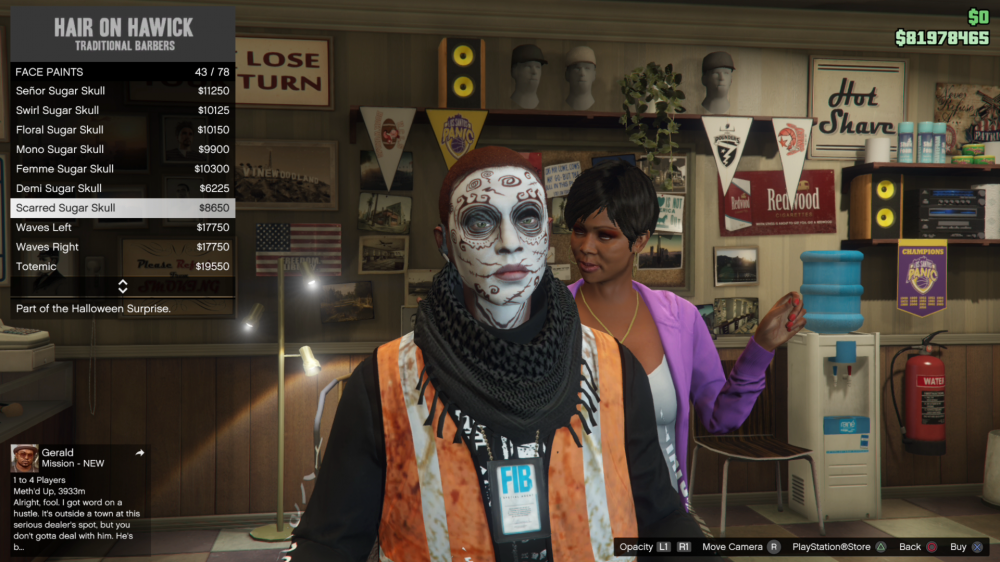This screenshot has height=562, width=1000.
Task: Choose Femme Sugar Skull face paint
Action: [122, 169]
